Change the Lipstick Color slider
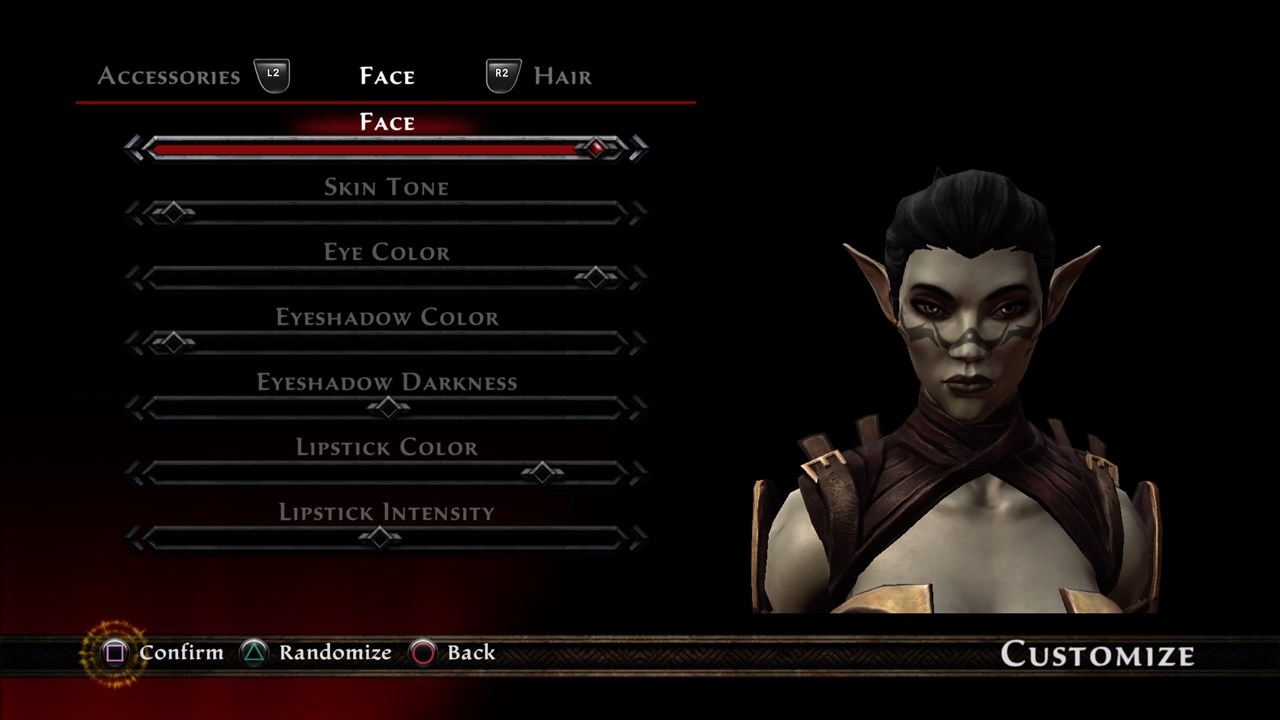Screen dimensions: 1280x720 tap(542, 472)
